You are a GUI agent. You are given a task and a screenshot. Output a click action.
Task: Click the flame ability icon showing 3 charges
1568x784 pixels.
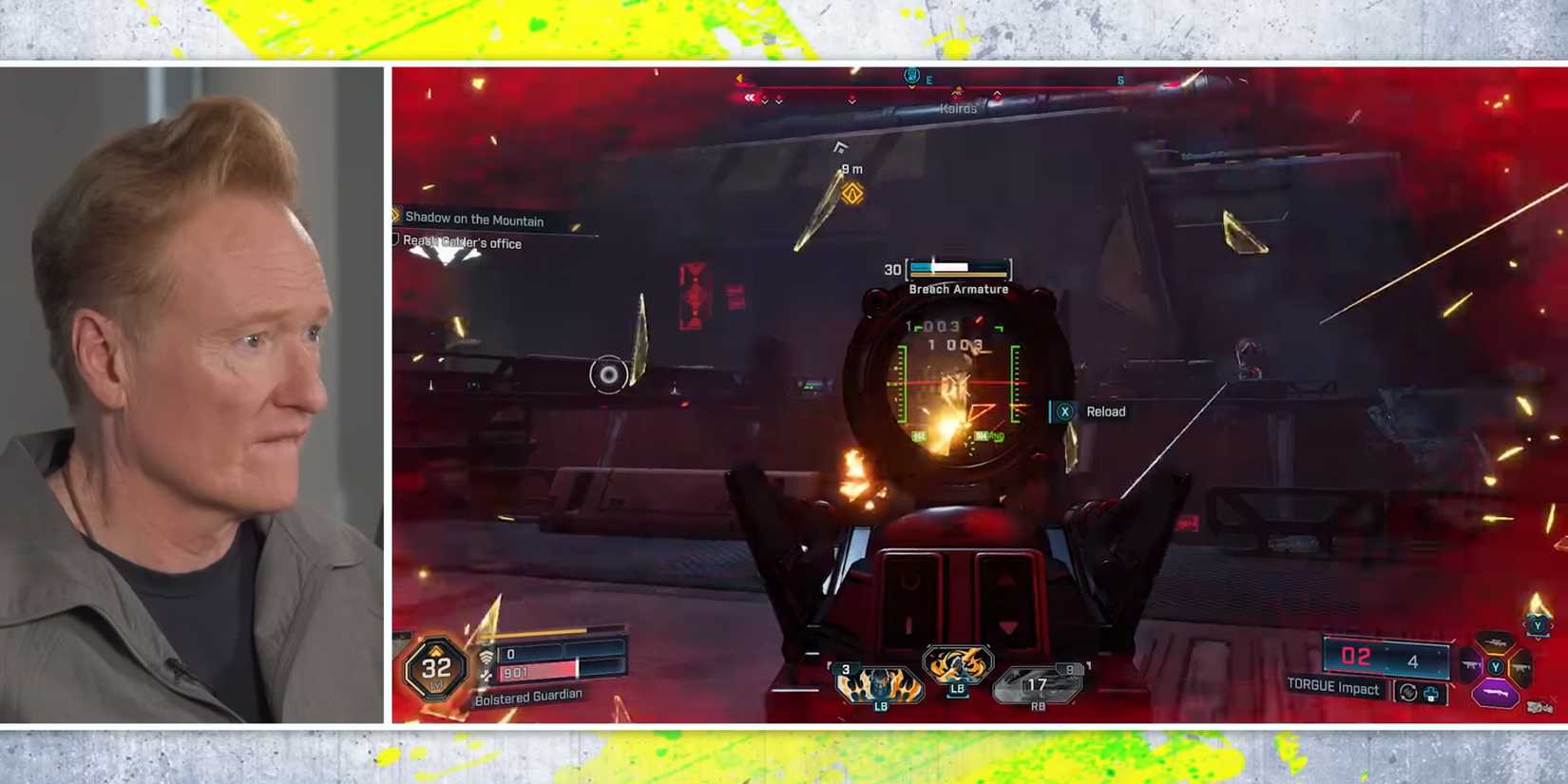pos(878,682)
